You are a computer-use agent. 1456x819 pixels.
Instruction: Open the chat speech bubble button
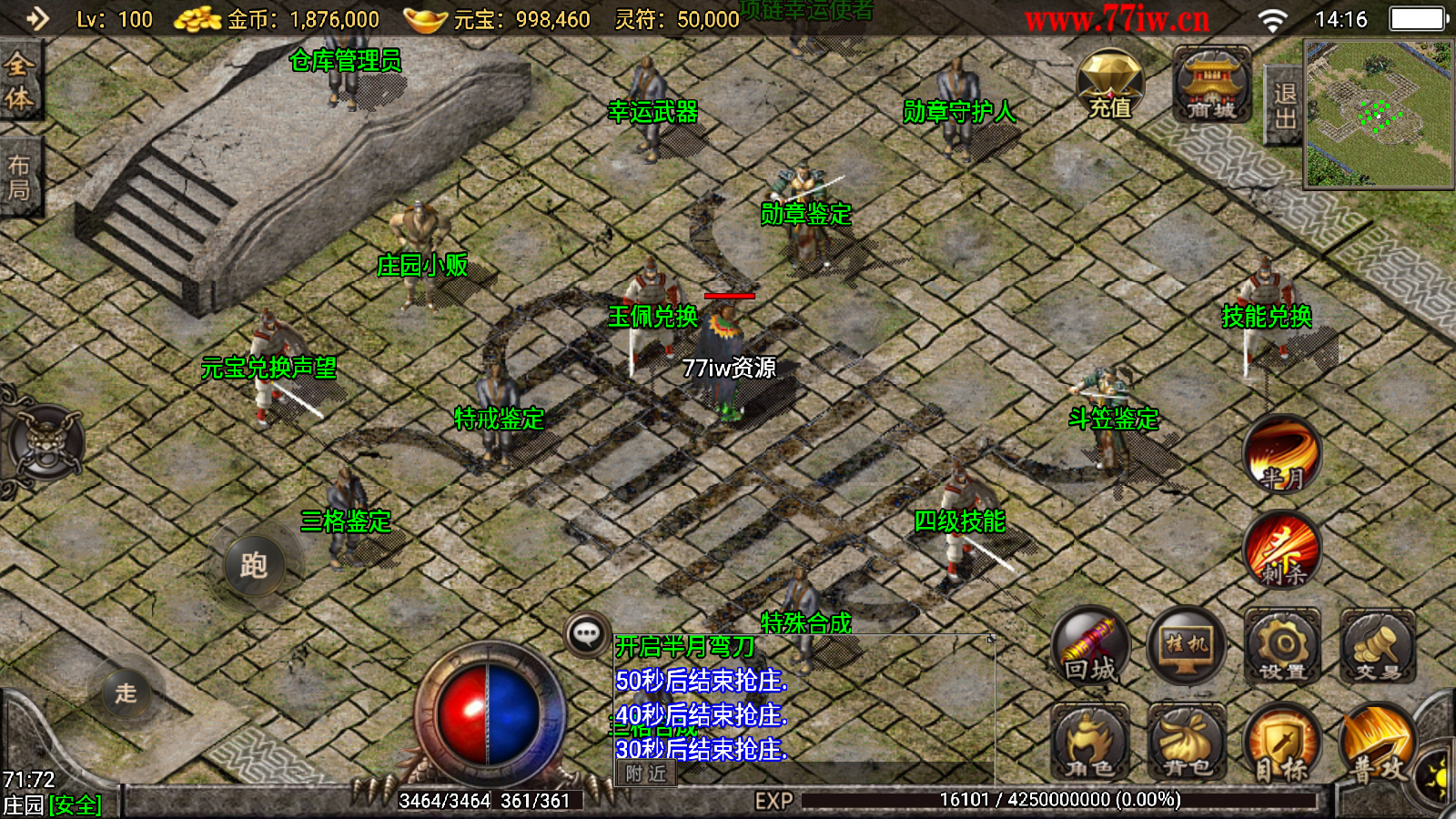coord(587,633)
